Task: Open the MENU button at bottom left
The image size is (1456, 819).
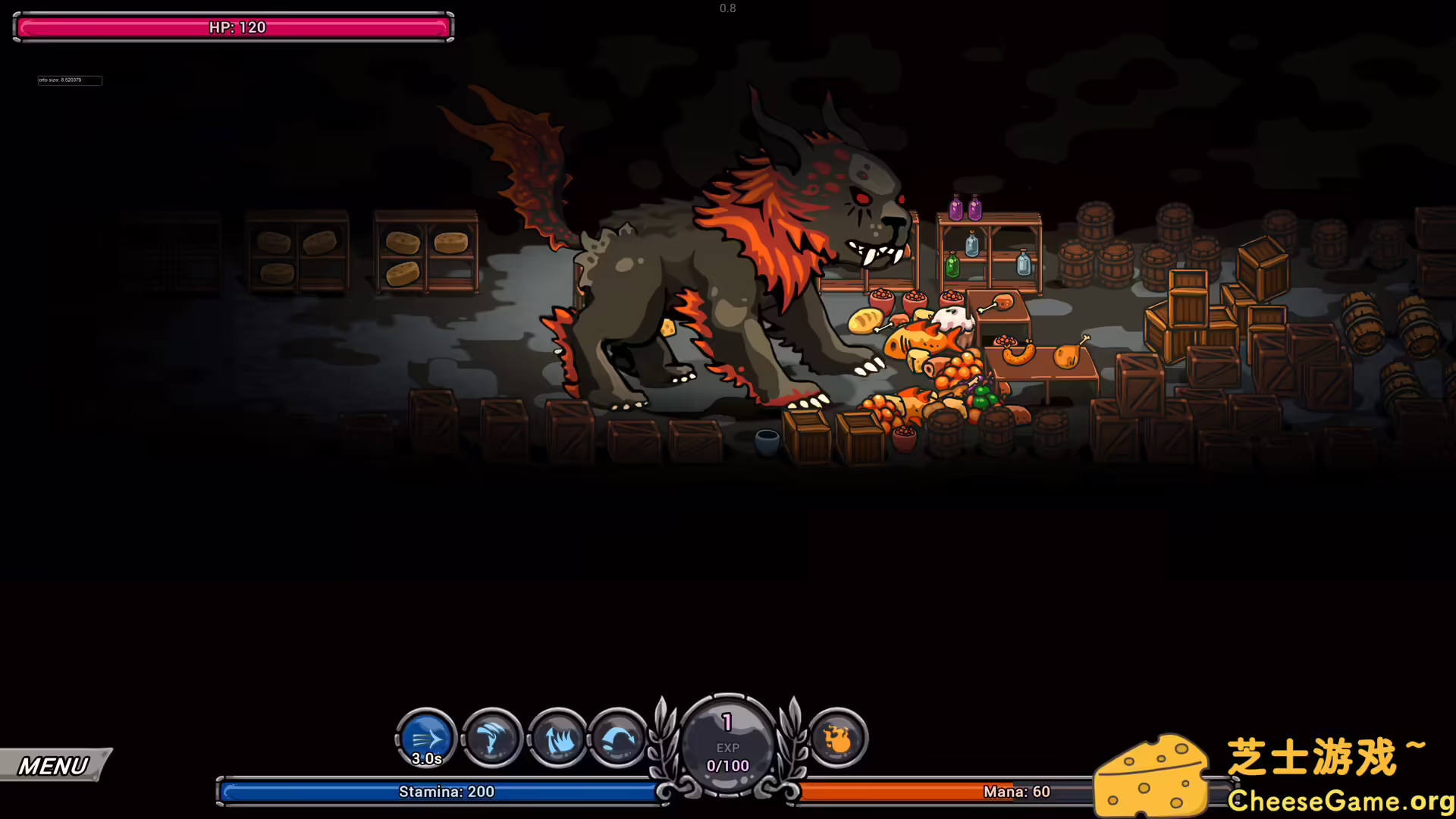Action: tap(53, 764)
